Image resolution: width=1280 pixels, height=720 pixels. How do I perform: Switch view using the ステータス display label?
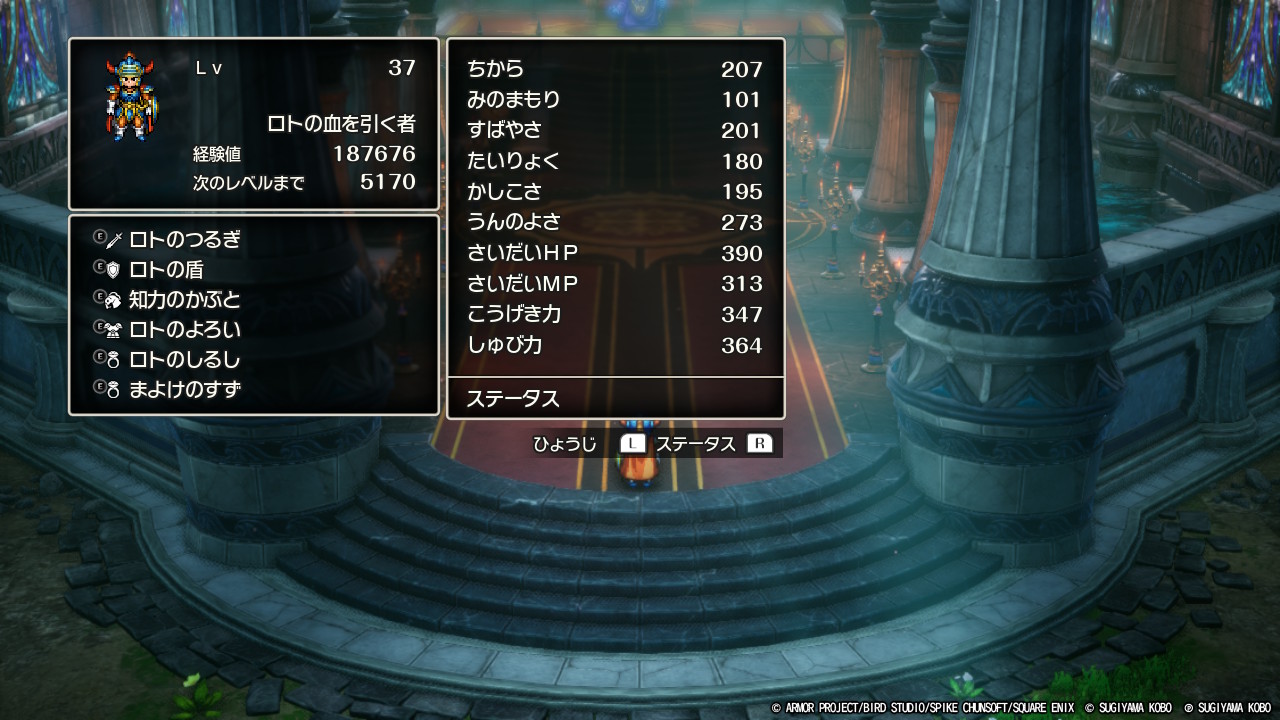[695, 444]
